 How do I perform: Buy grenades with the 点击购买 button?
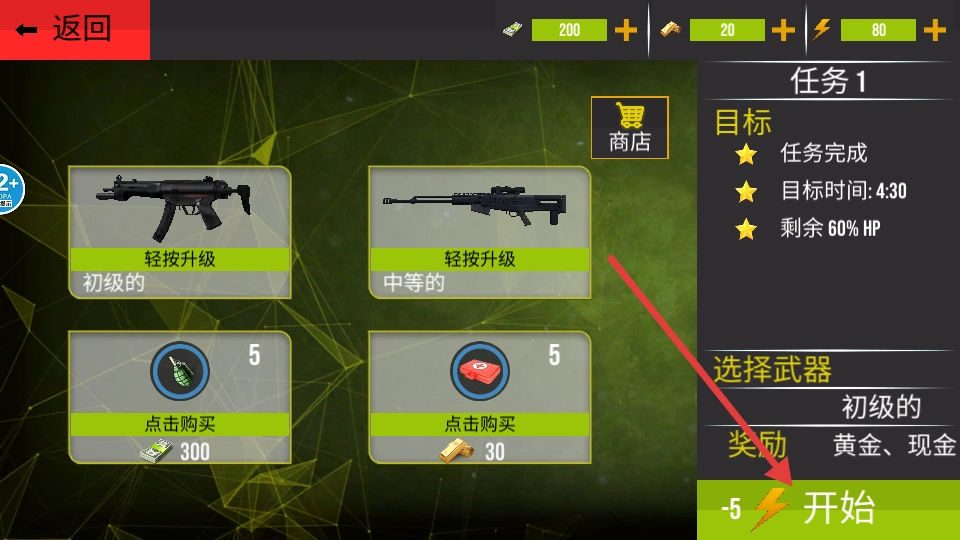179,424
